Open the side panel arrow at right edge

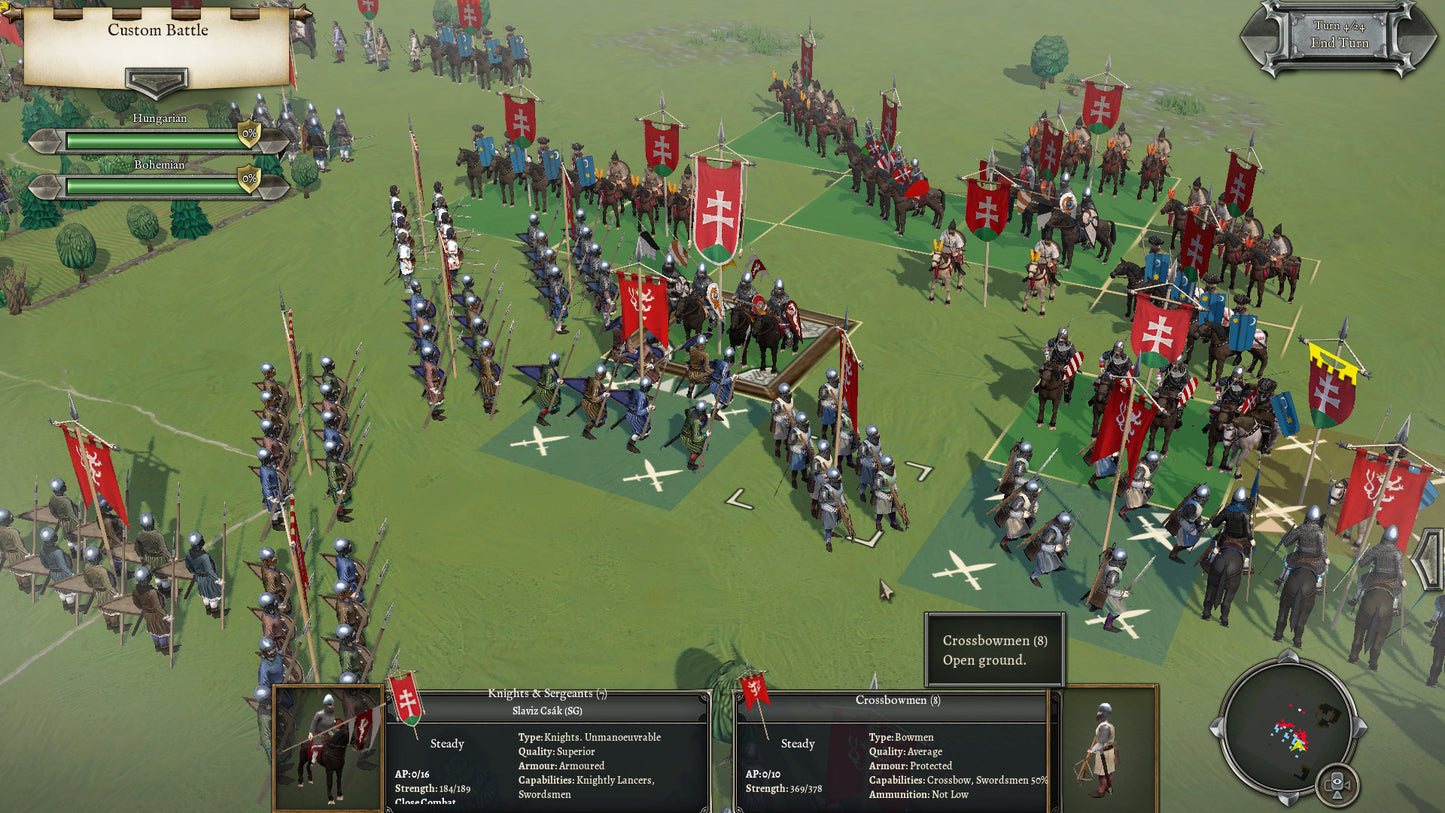pos(1431,560)
